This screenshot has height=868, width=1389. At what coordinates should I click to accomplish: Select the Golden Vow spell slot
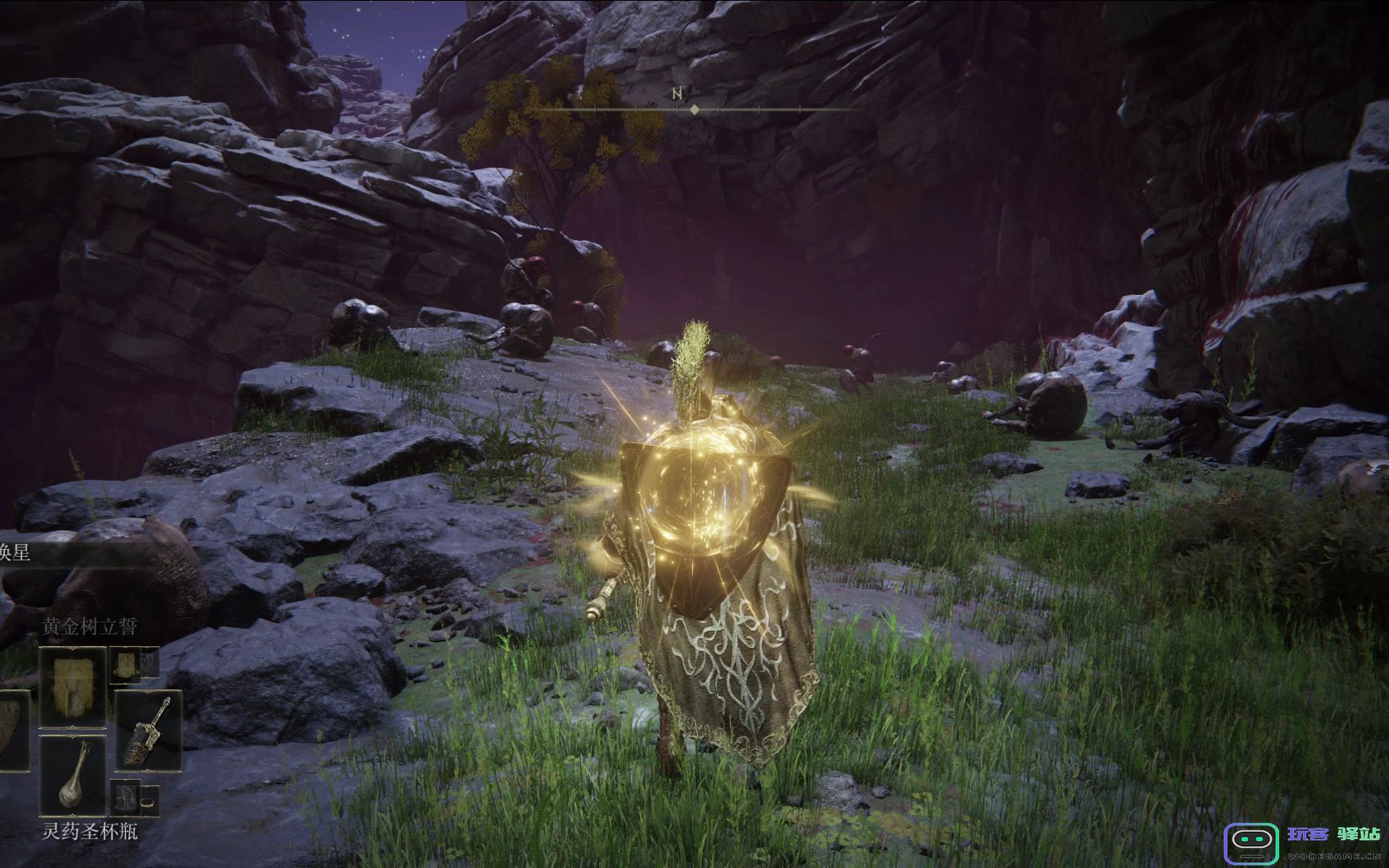pyautogui.click(x=73, y=685)
